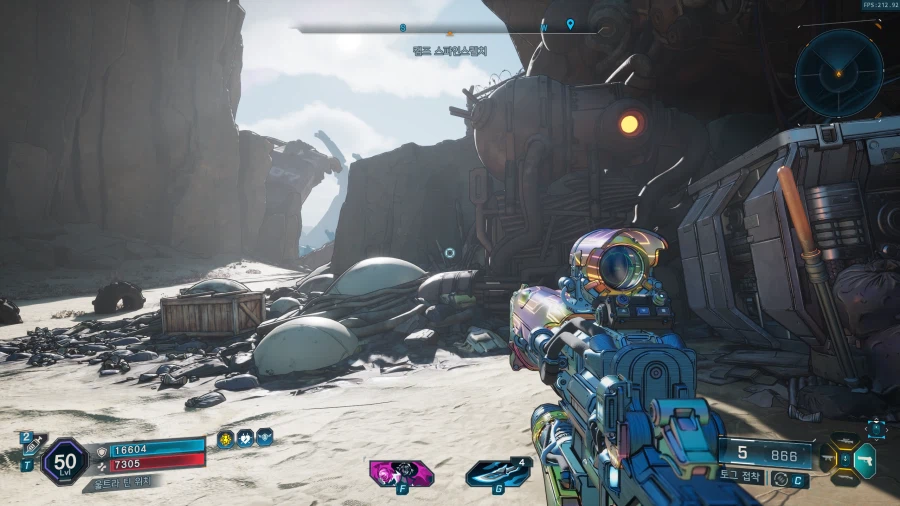Screen dimensions: 900x506
Task: Select the blue waypoint pin on the compass
Action: tap(570, 24)
